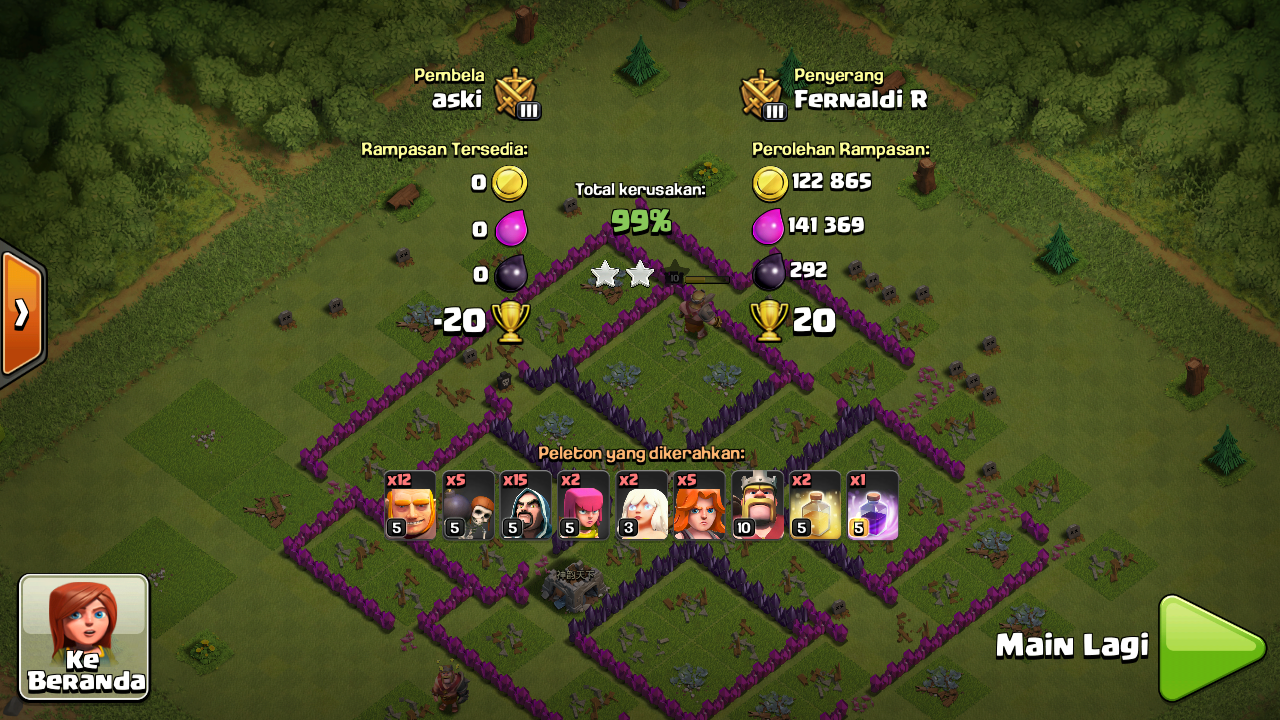View defender aski's league badge

tap(516, 94)
